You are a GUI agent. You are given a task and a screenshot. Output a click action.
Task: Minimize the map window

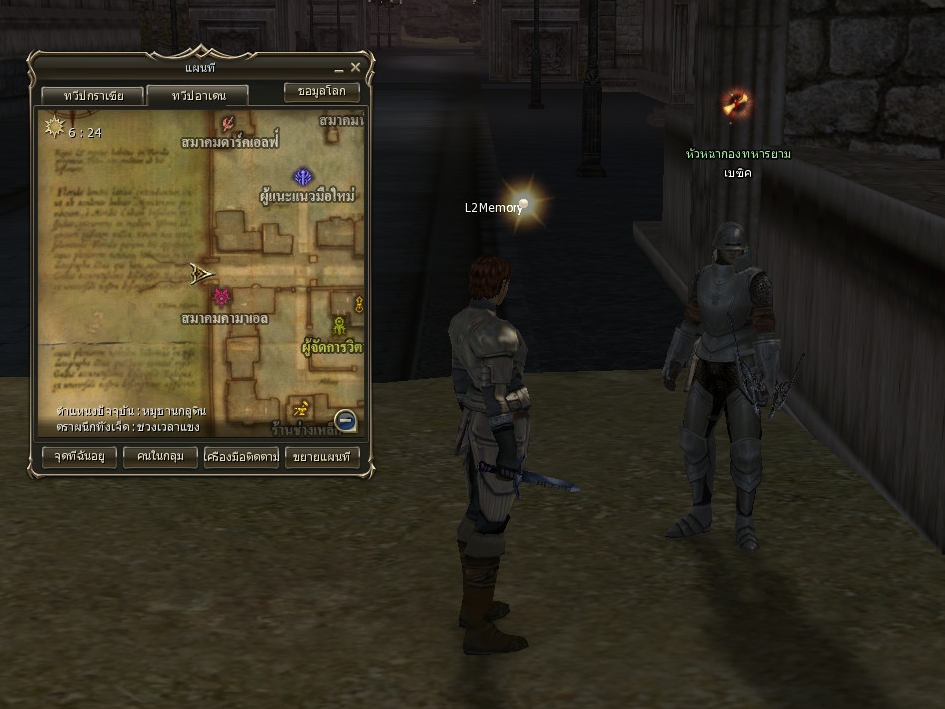339,69
